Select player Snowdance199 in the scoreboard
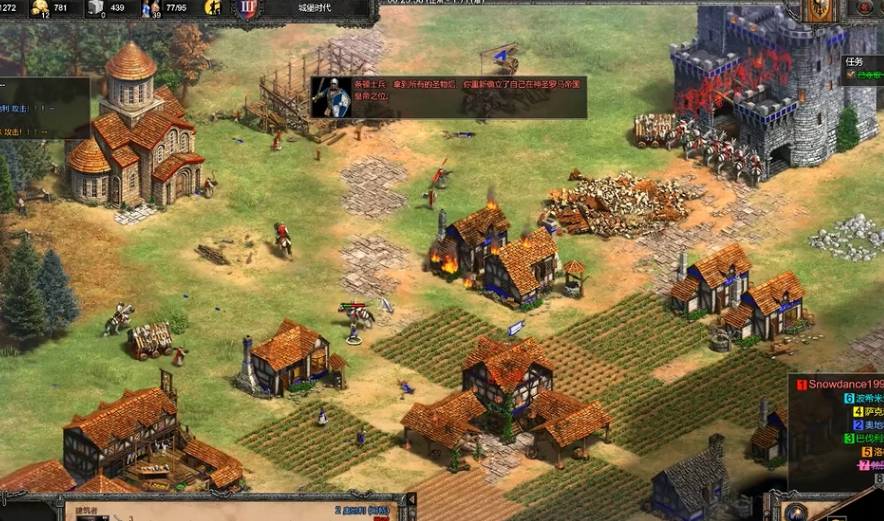 point(840,384)
